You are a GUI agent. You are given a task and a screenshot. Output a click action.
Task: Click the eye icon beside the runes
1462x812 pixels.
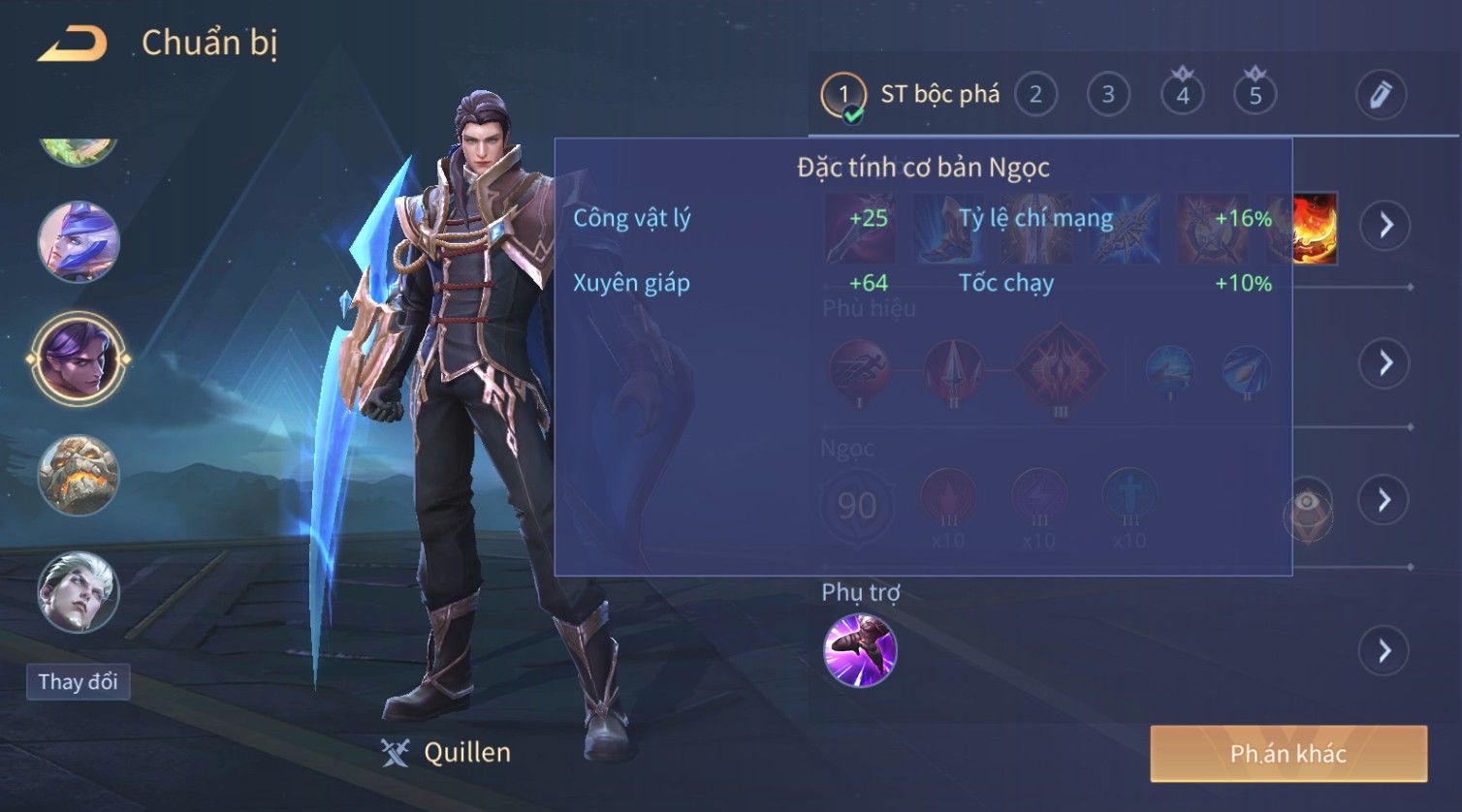click(x=1307, y=504)
